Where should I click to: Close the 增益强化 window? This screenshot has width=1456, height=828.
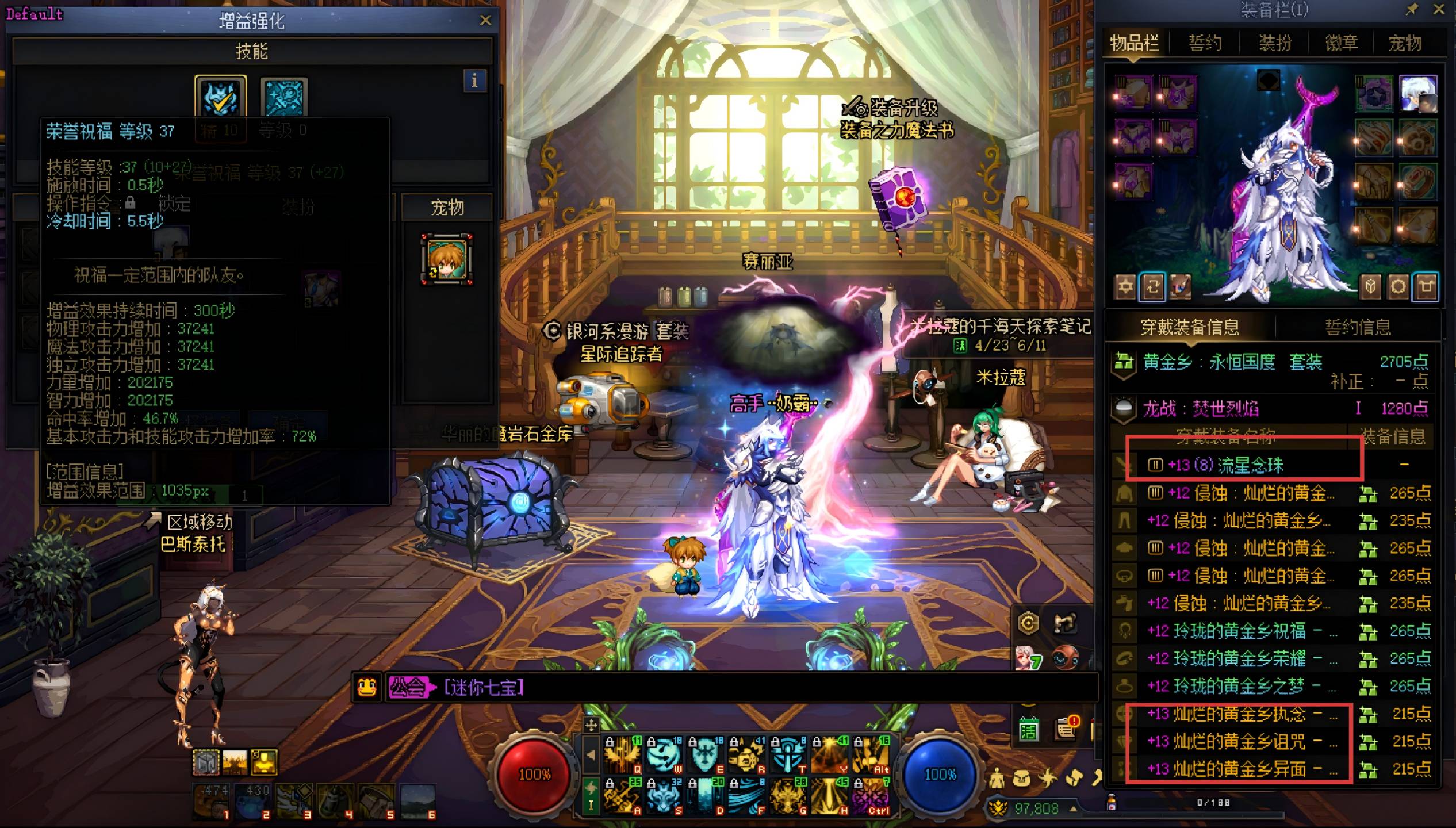(x=485, y=21)
